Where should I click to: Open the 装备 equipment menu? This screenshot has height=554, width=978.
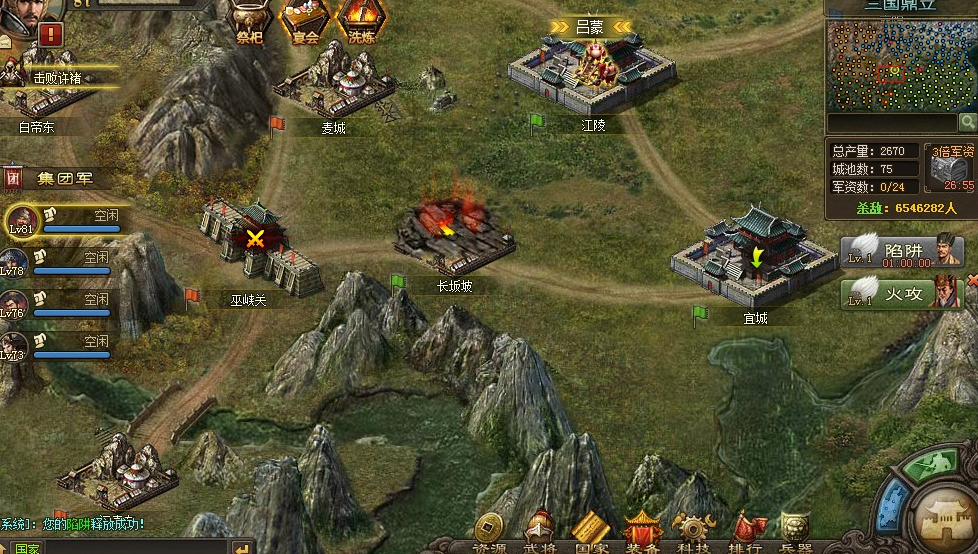click(641, 530)
